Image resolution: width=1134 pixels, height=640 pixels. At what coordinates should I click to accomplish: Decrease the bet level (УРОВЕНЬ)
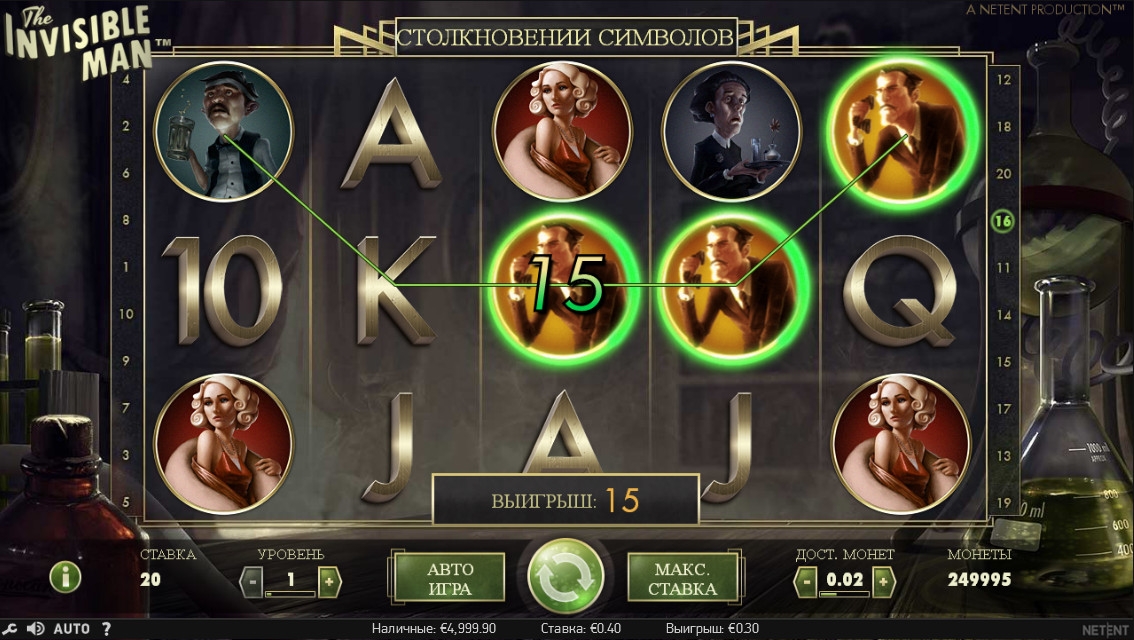pos(253,579)
